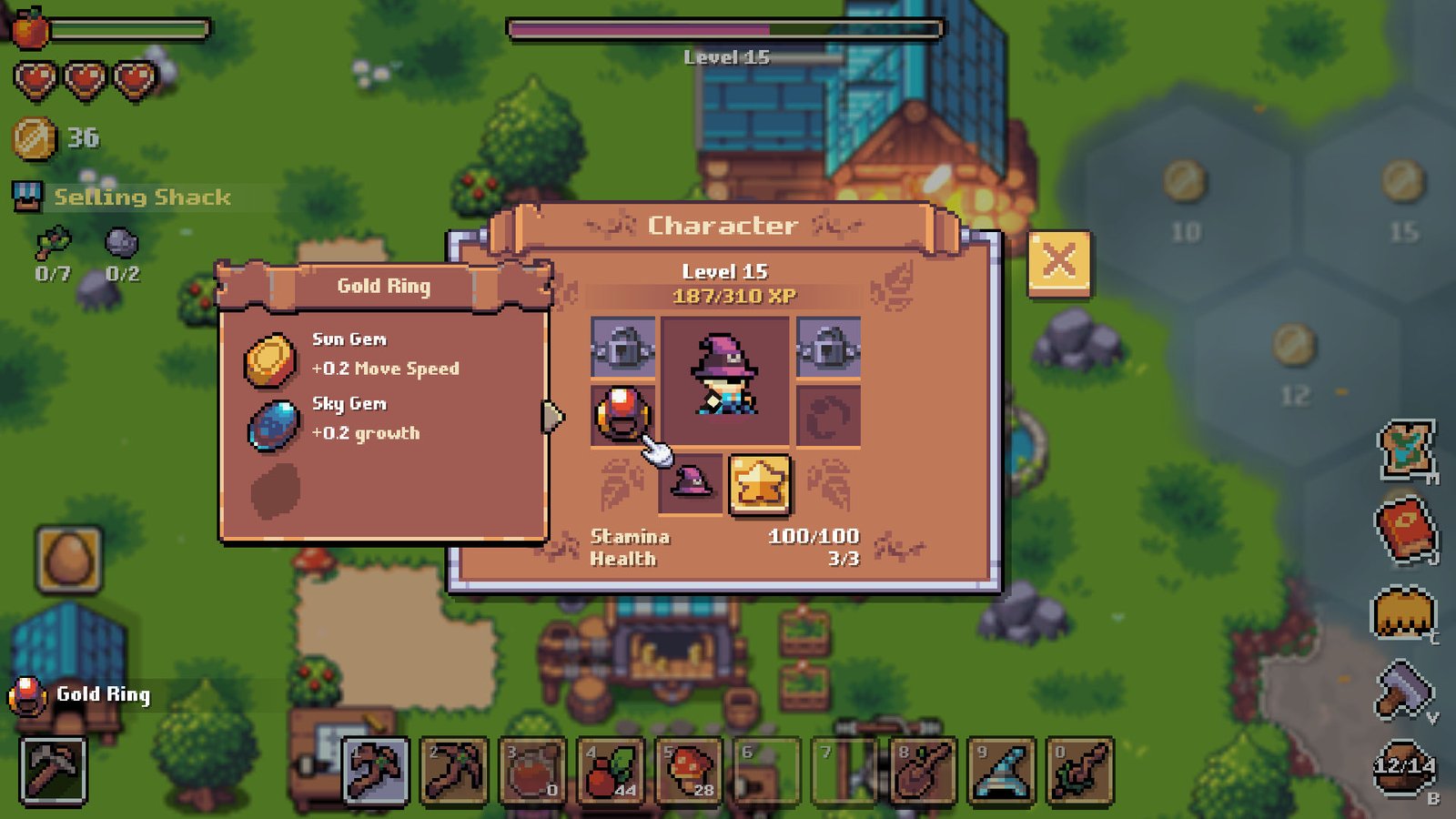Close the Character window
The height and width of the screenshot is (819, 1456).
[x=1058, y=264]
